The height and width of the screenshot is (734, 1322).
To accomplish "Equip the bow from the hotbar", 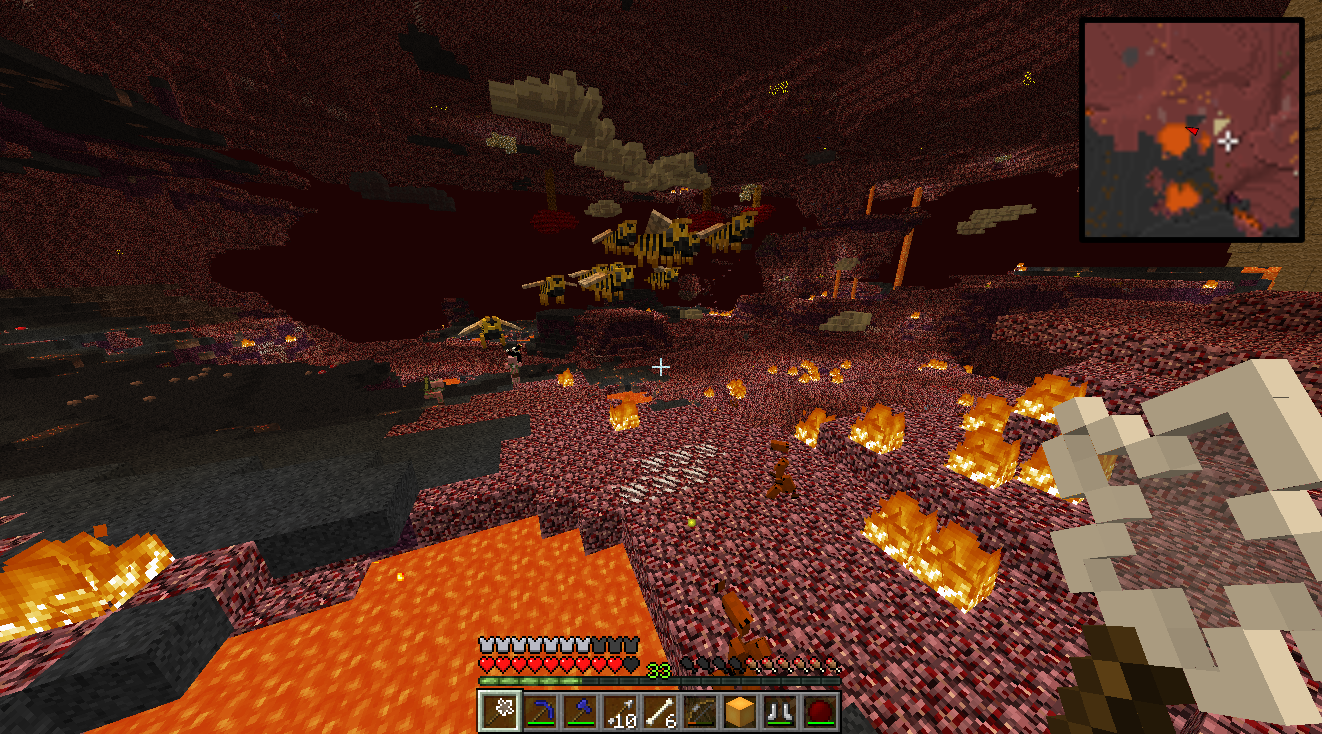I will point(700,711).
